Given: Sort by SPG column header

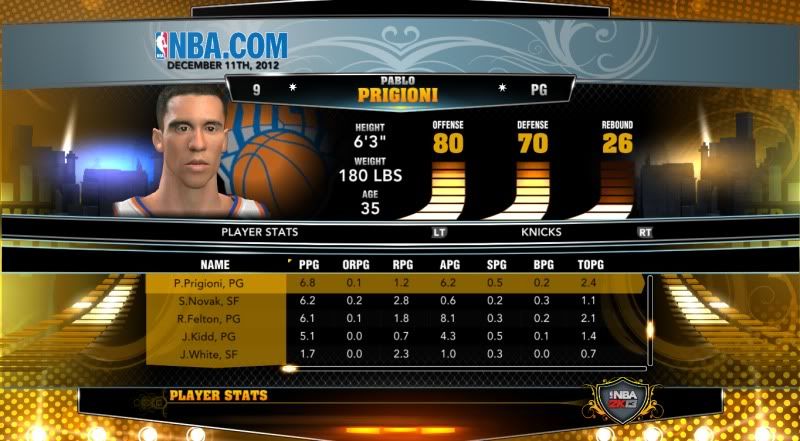Looking at the screenshot, I should point(496,265).
